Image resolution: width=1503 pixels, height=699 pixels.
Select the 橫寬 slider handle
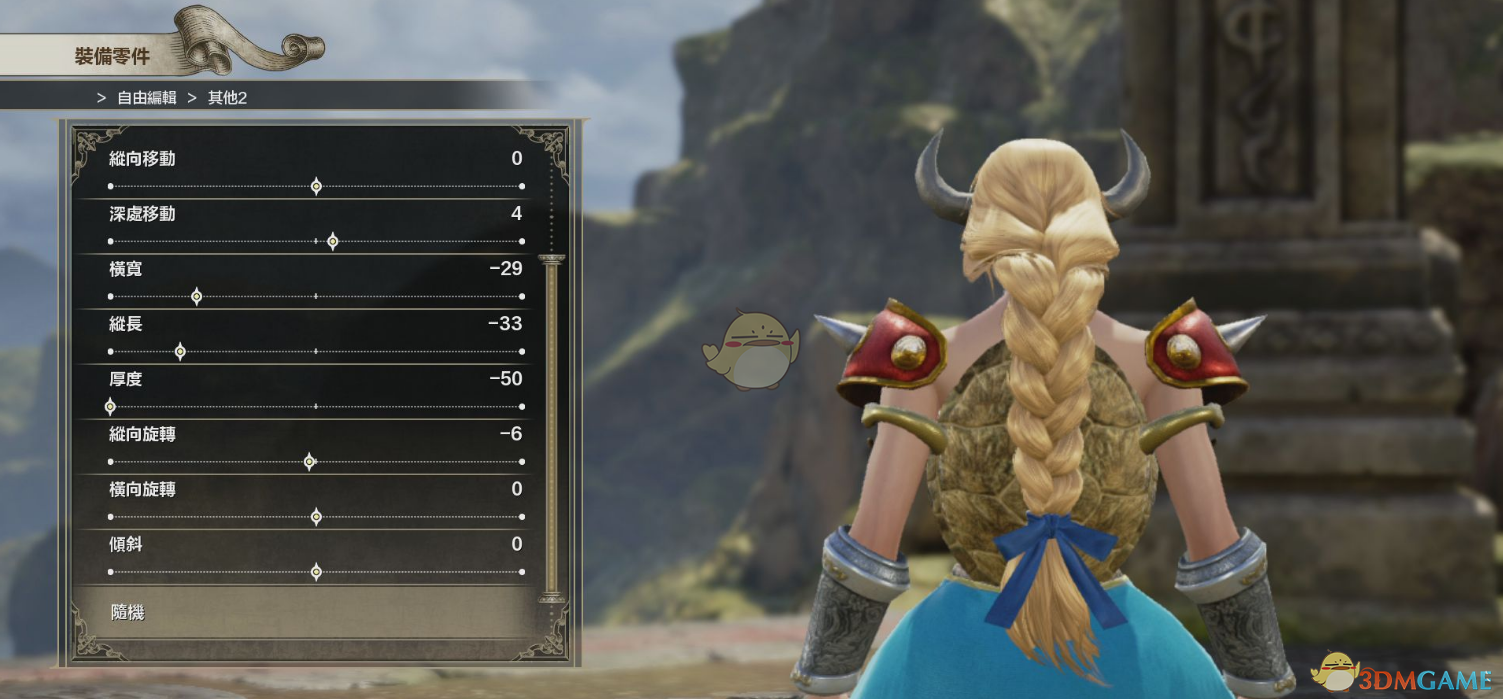click(196, 296)
